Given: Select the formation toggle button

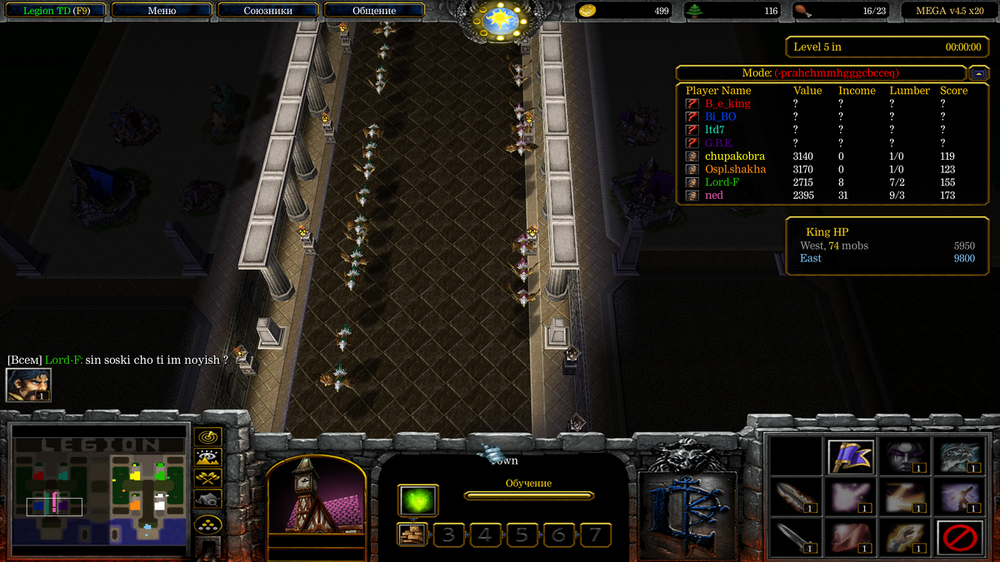Looking at the screenshot, I should coord(208,524).
